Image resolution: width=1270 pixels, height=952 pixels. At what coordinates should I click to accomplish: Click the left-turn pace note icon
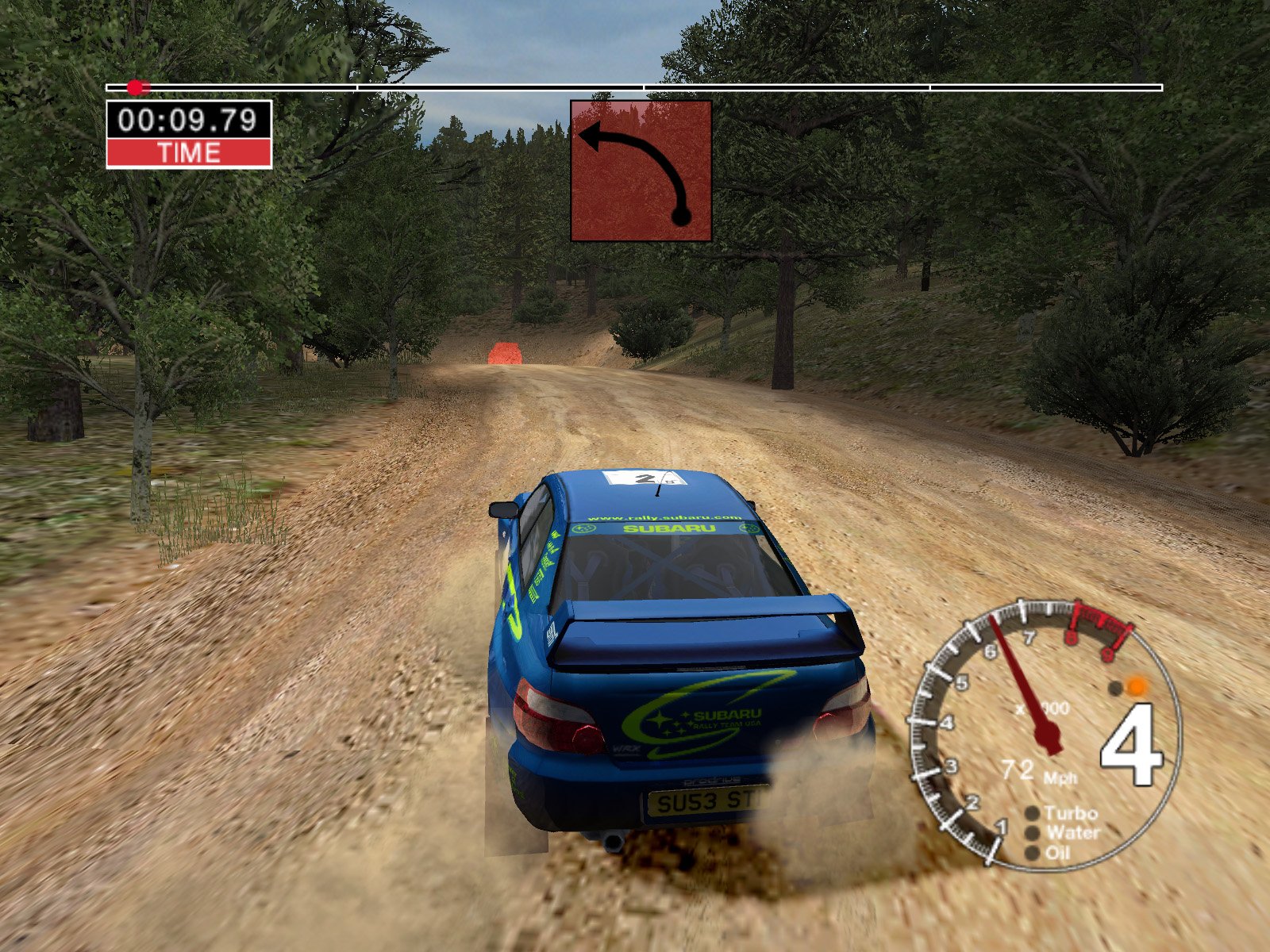pos(641,171)
